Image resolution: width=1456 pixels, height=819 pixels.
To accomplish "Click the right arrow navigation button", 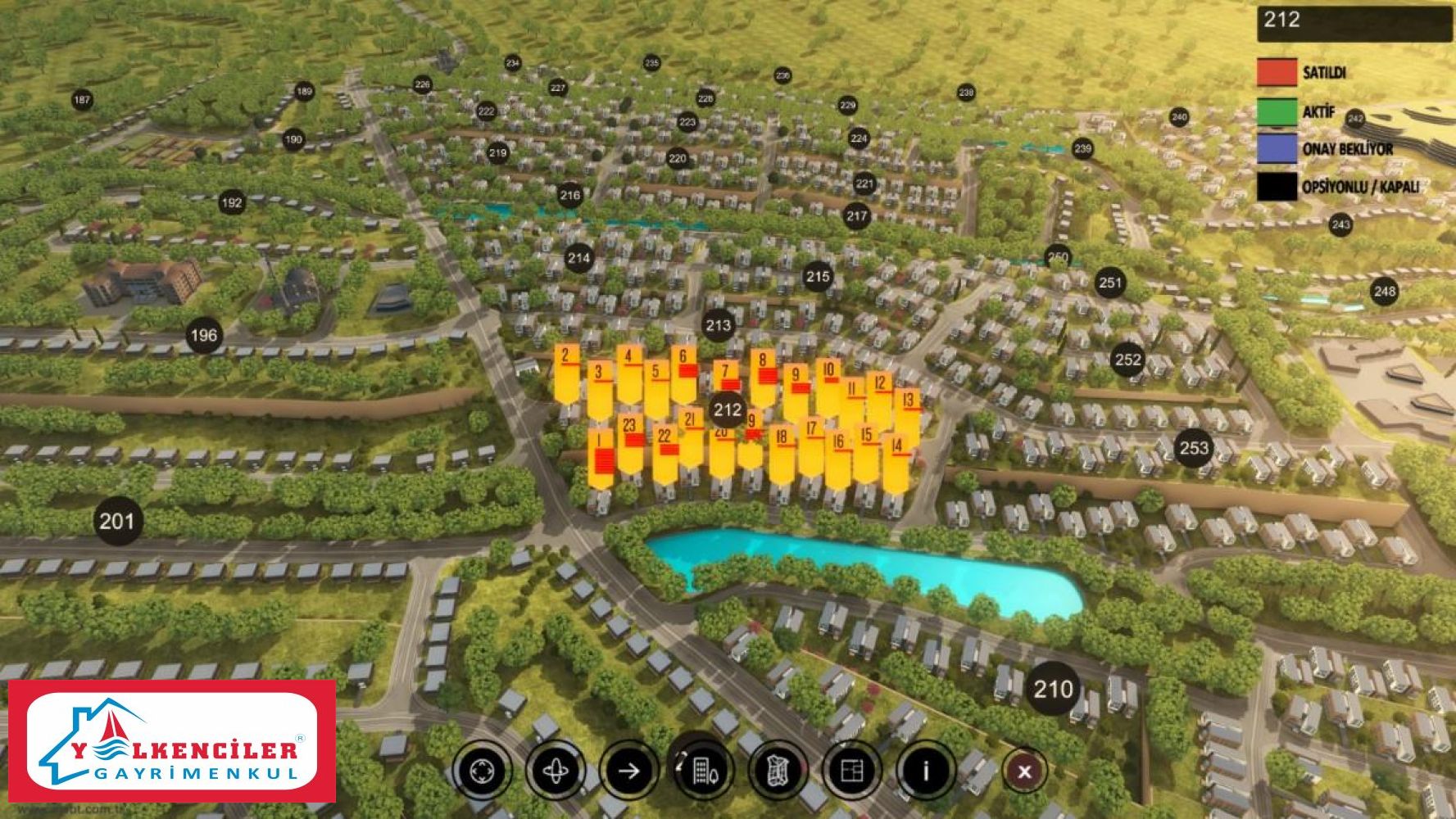I will (629, 771).
